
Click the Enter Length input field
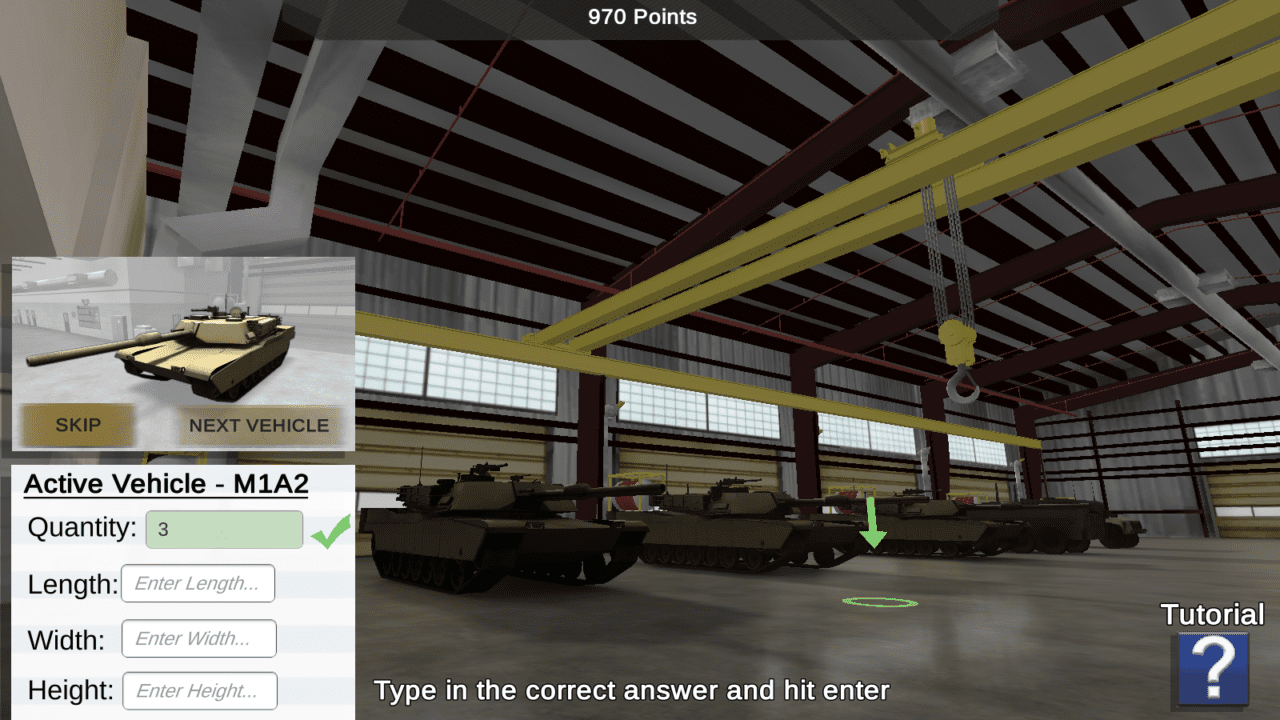pos(198,583)
